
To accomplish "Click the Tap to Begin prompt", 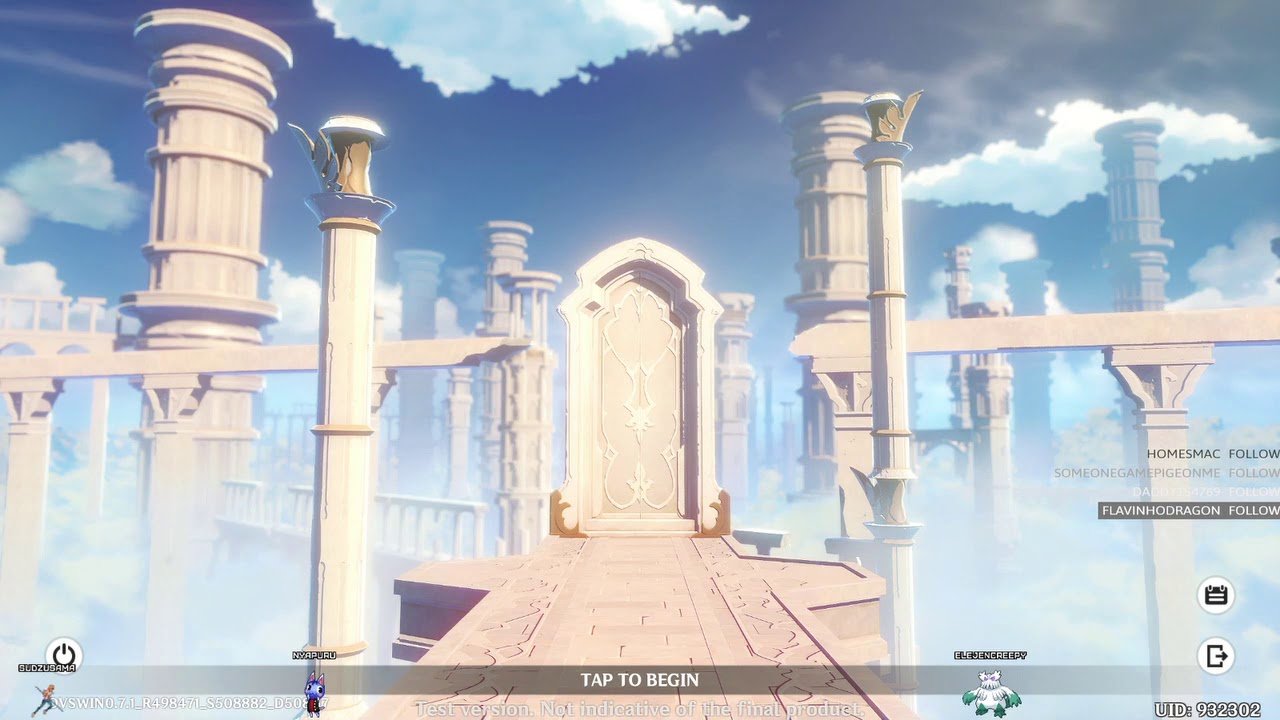I will click(x=639, y=680).
